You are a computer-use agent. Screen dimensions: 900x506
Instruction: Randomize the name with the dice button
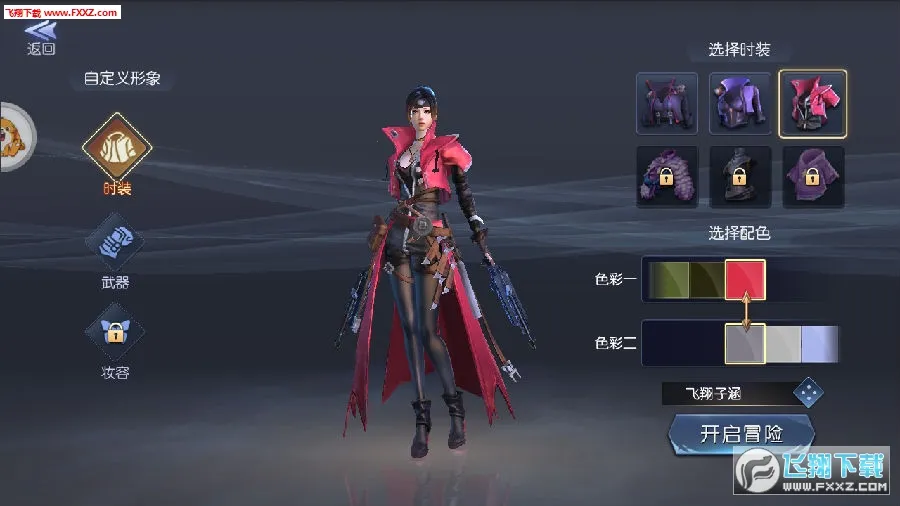[x=808, y=393]
